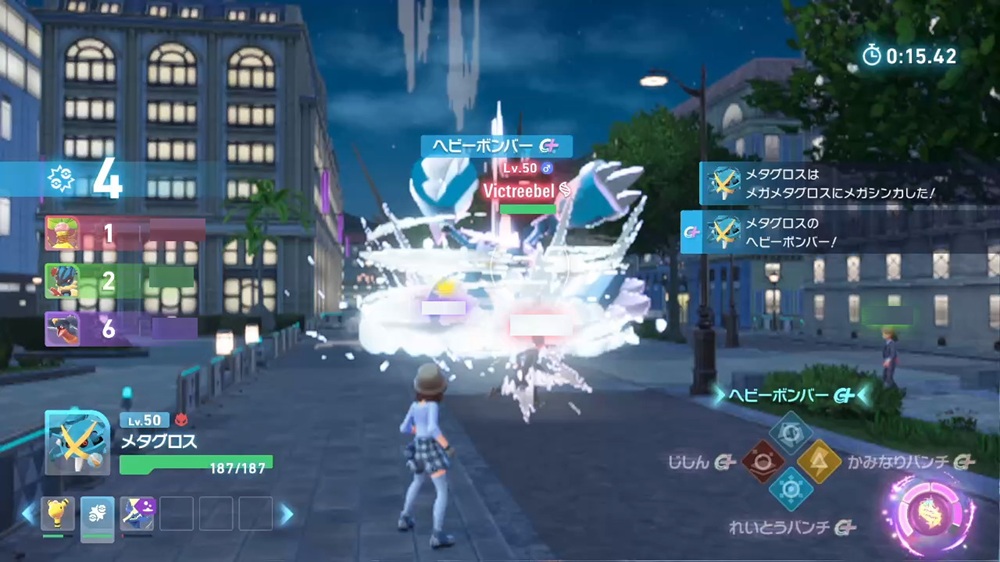Activate the yellow かみなりパンチ move

click(818, 460)
